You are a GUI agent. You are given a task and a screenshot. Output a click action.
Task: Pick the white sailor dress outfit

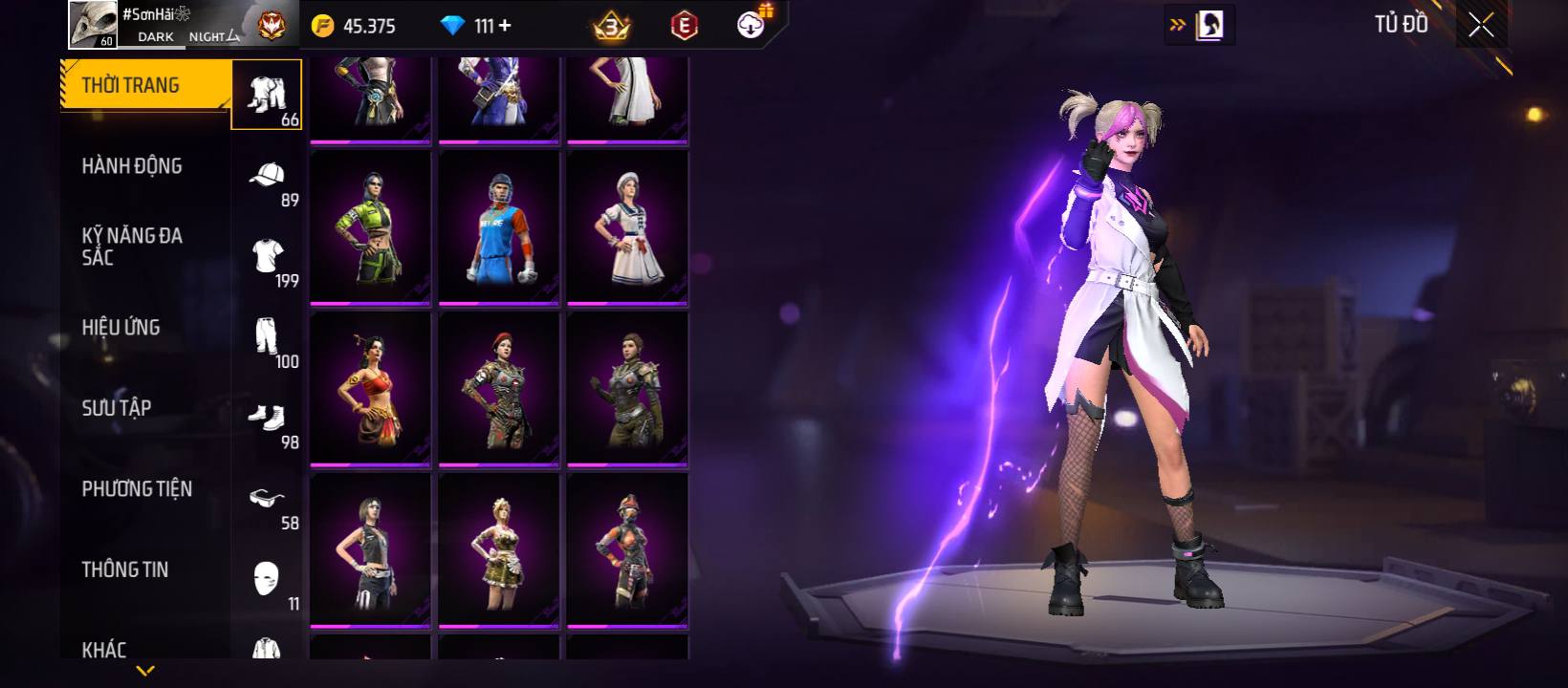tap(627, 227)
